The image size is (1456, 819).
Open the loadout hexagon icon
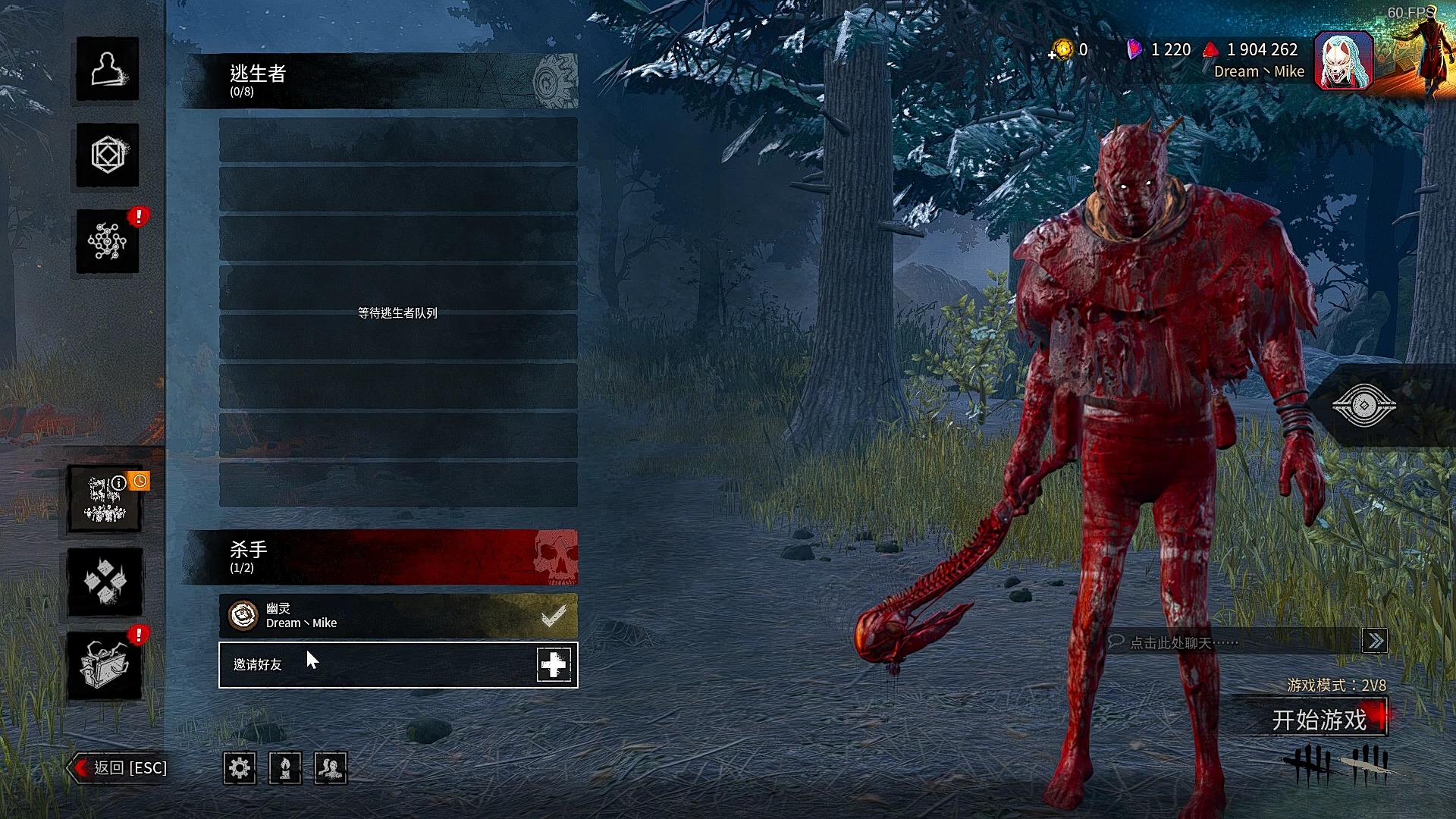[x=107, y=155]
